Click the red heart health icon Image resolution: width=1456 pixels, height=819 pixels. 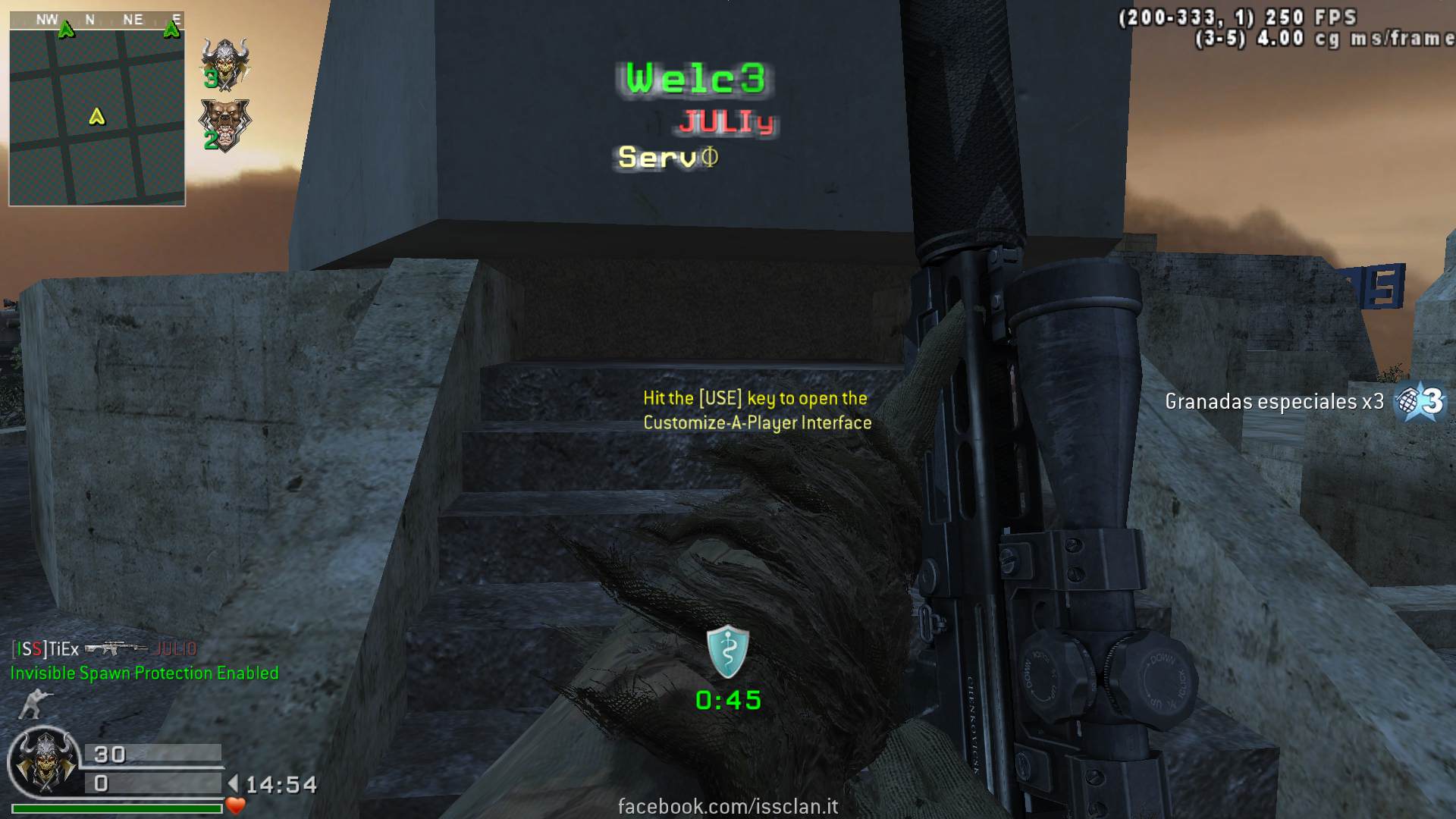(236, 805)
